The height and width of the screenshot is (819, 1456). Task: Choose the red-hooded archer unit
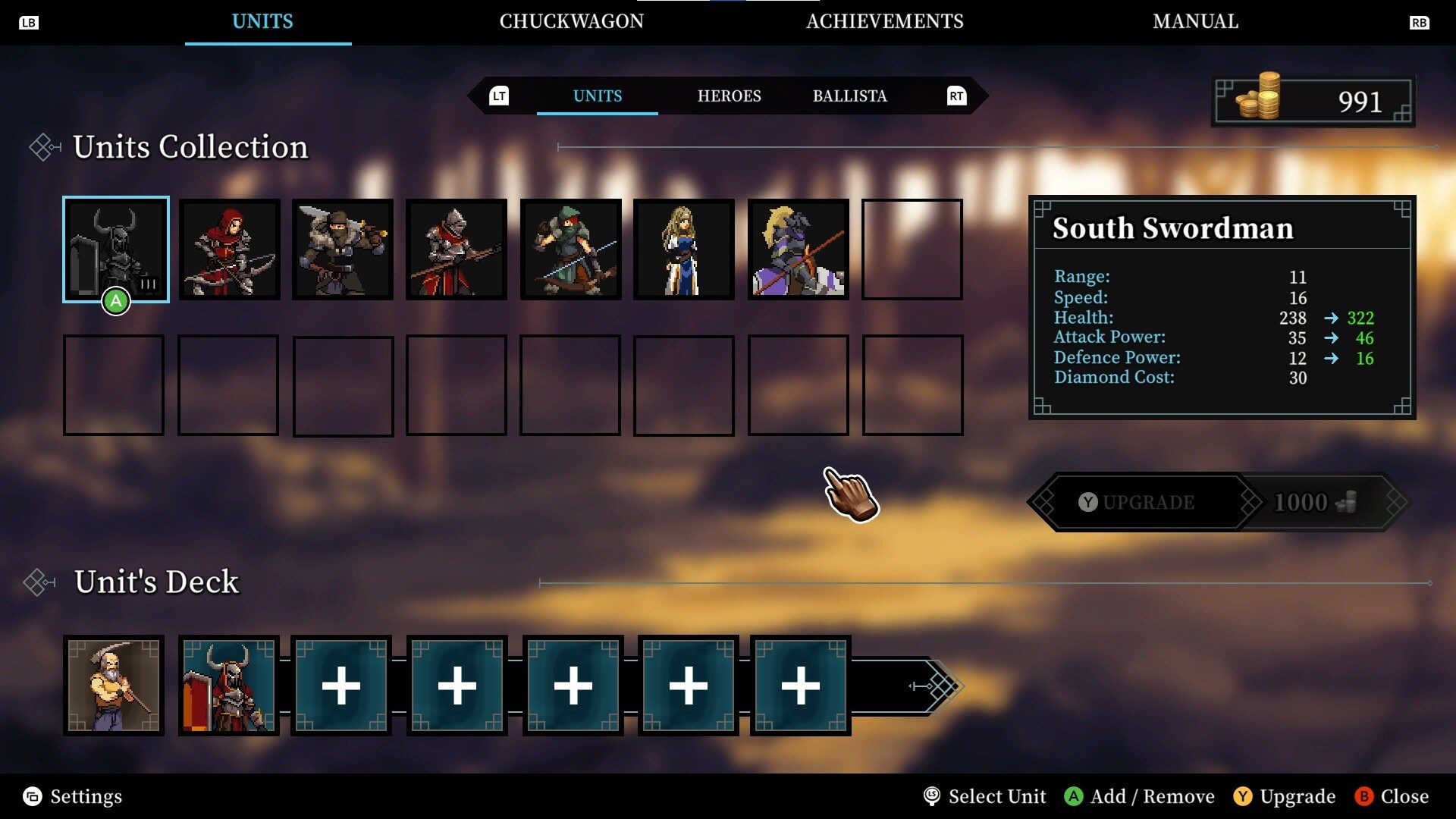pos(229,249)
